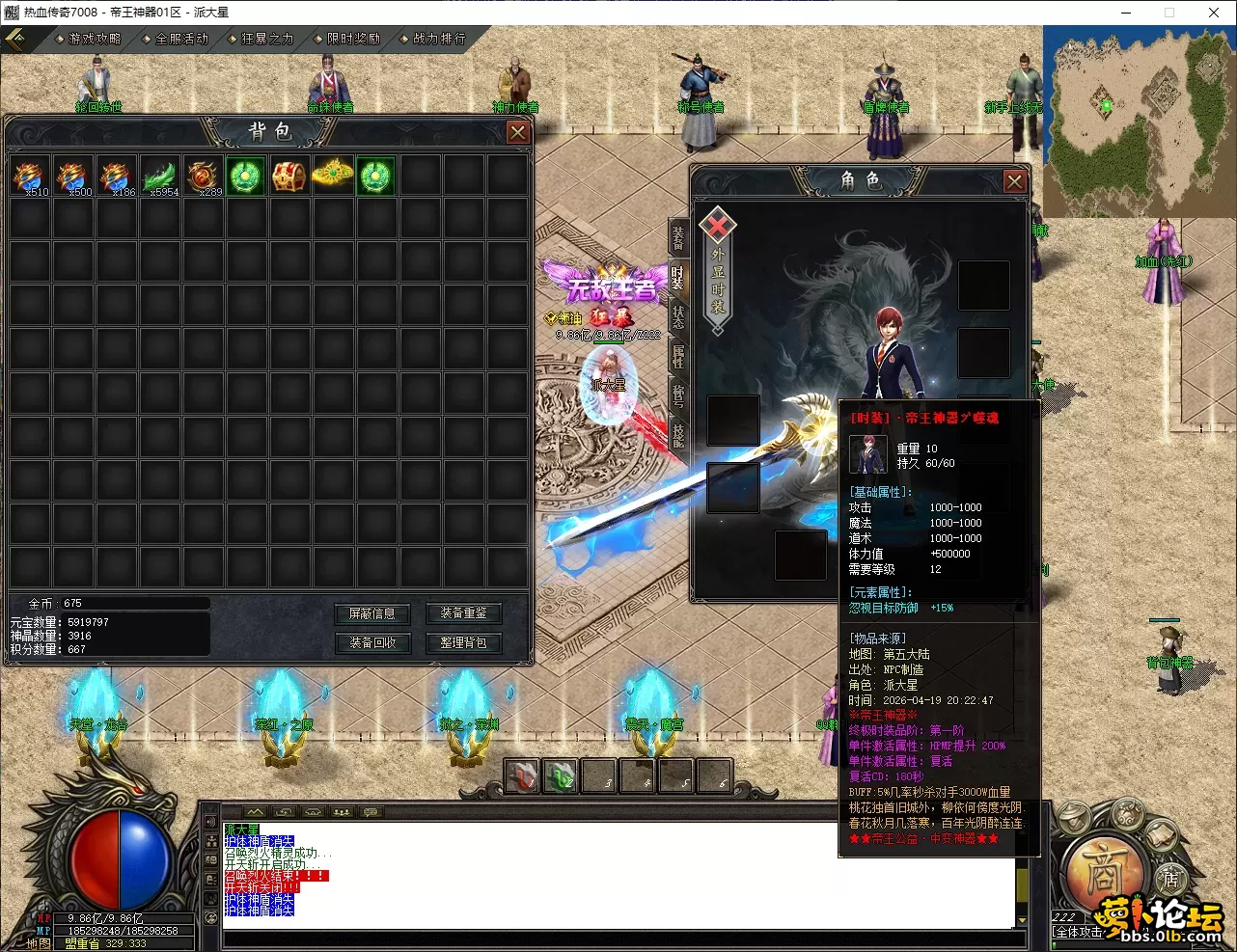Close the 背包 bag window
This screenshot has height=952, width=1237.
(518, 132)
